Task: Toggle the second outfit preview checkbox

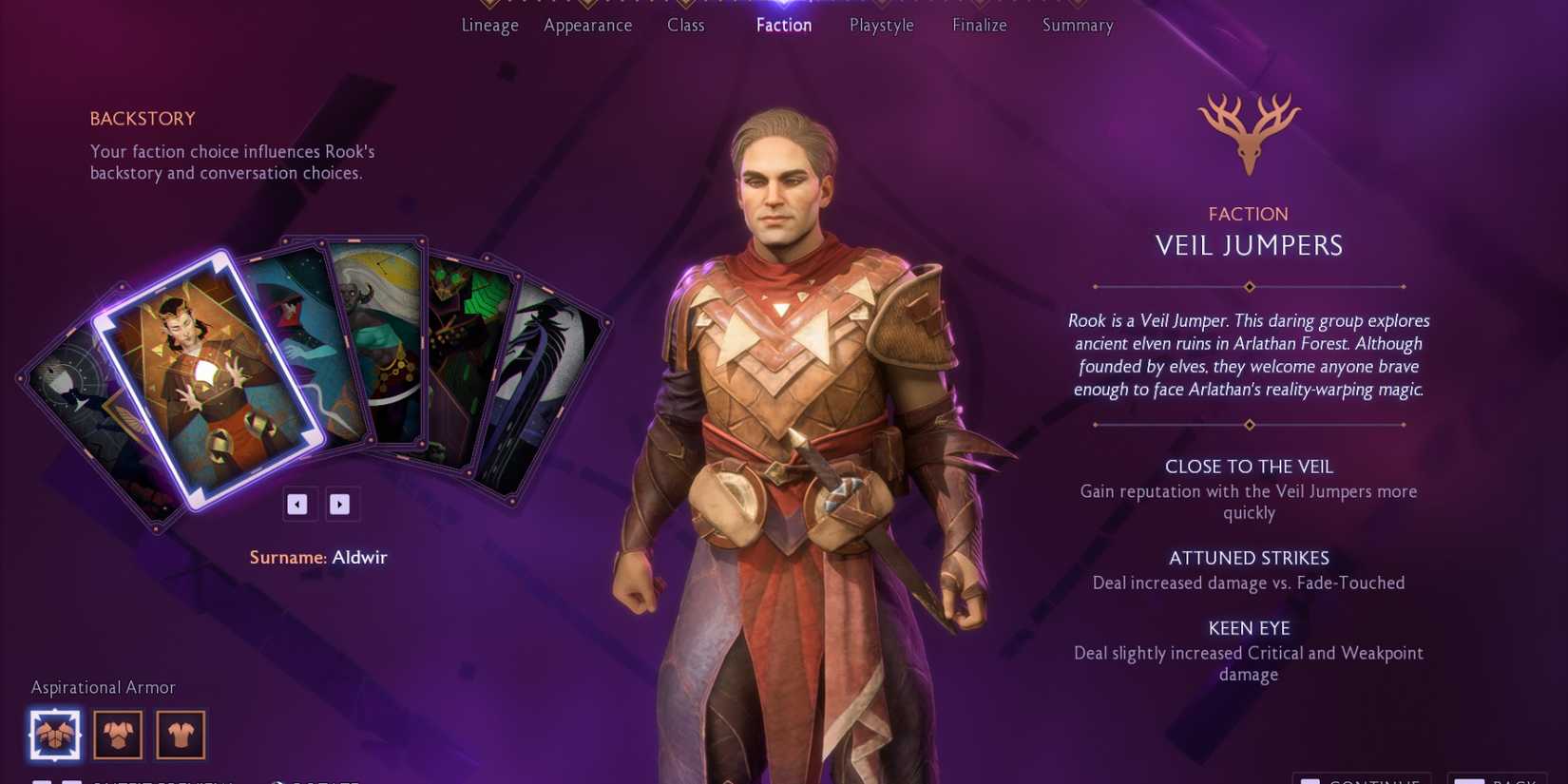Action: point(71,780)
